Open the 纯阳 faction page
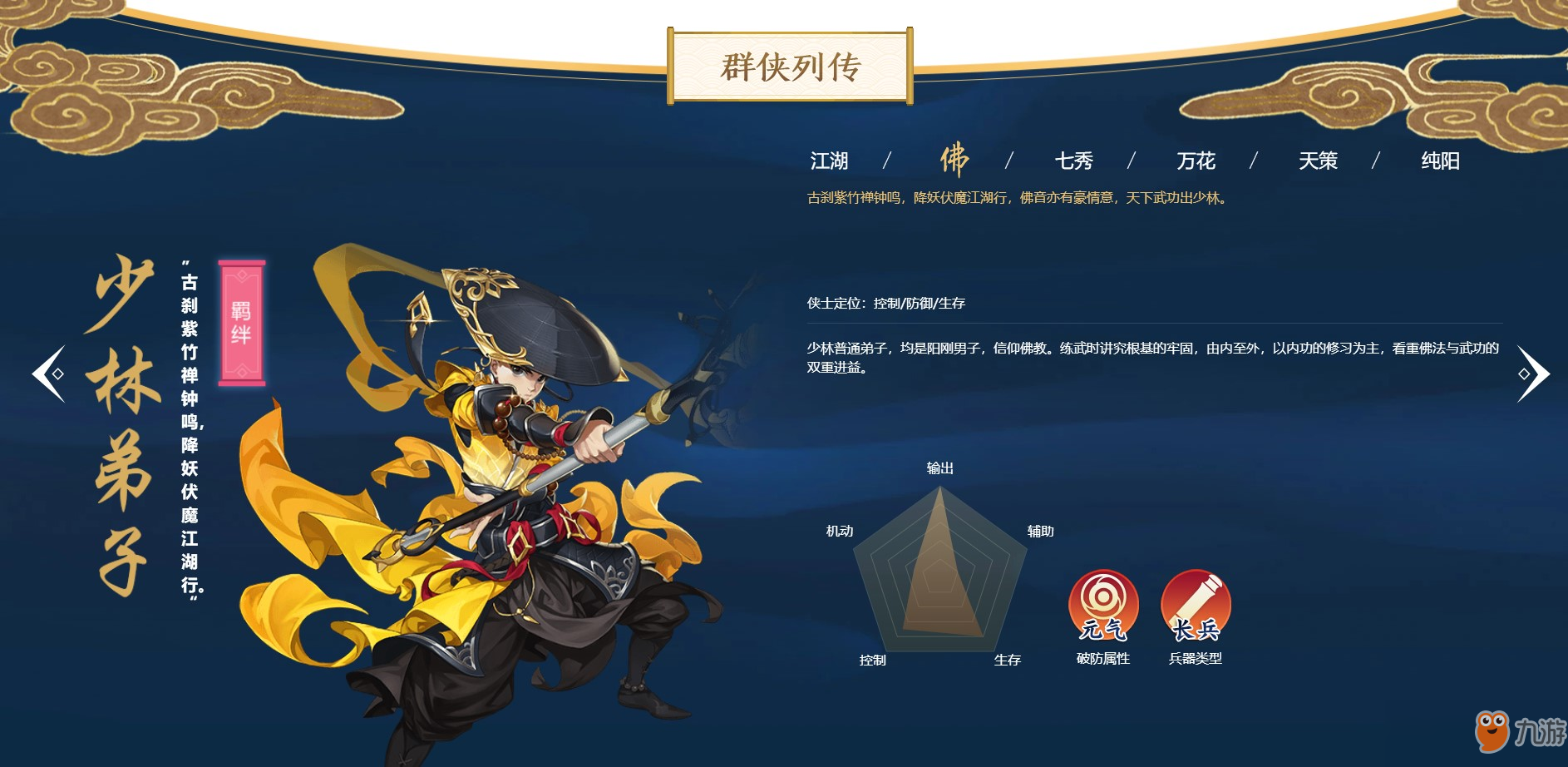This screenshot has height=767, width=1568. click(x=1440, y=161)
